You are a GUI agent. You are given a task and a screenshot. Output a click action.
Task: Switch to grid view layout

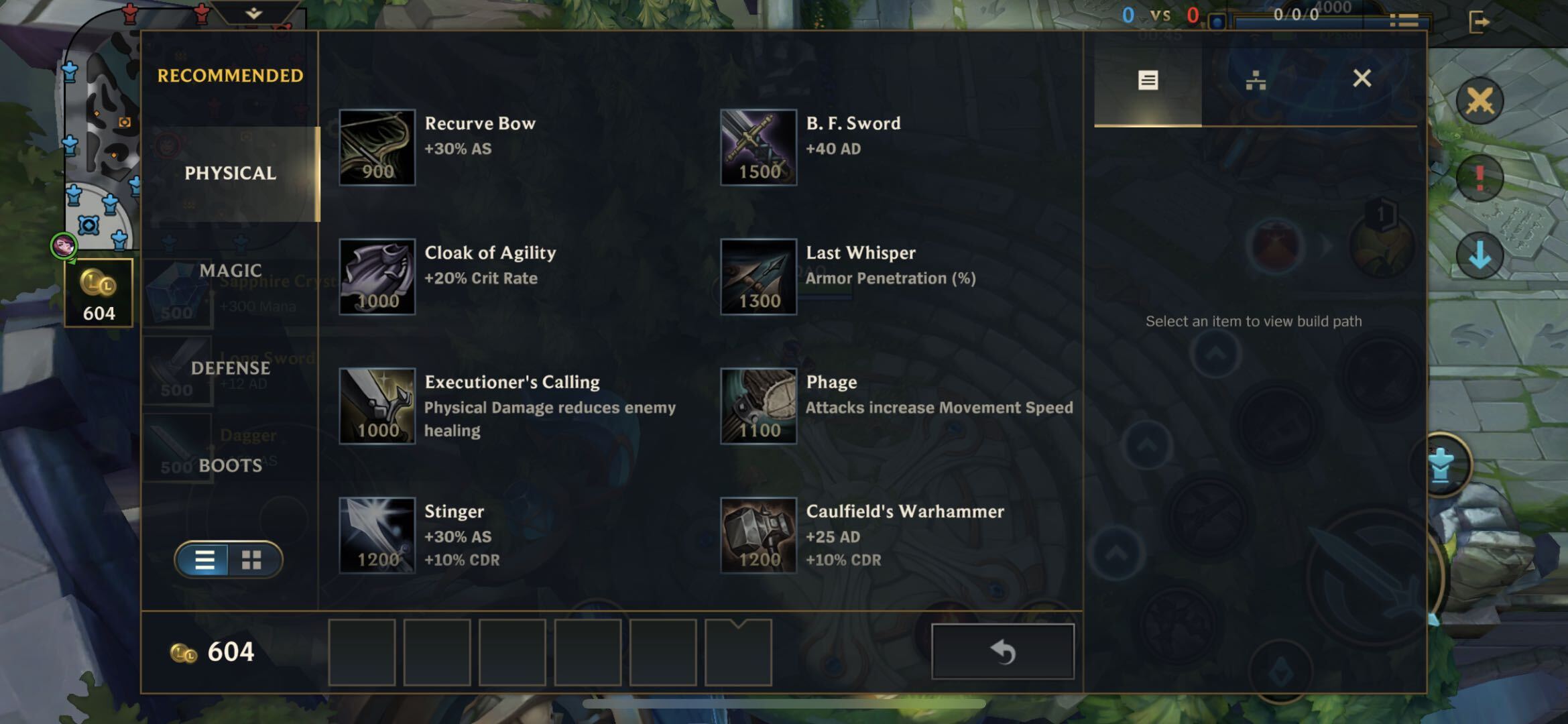point(251,560)
